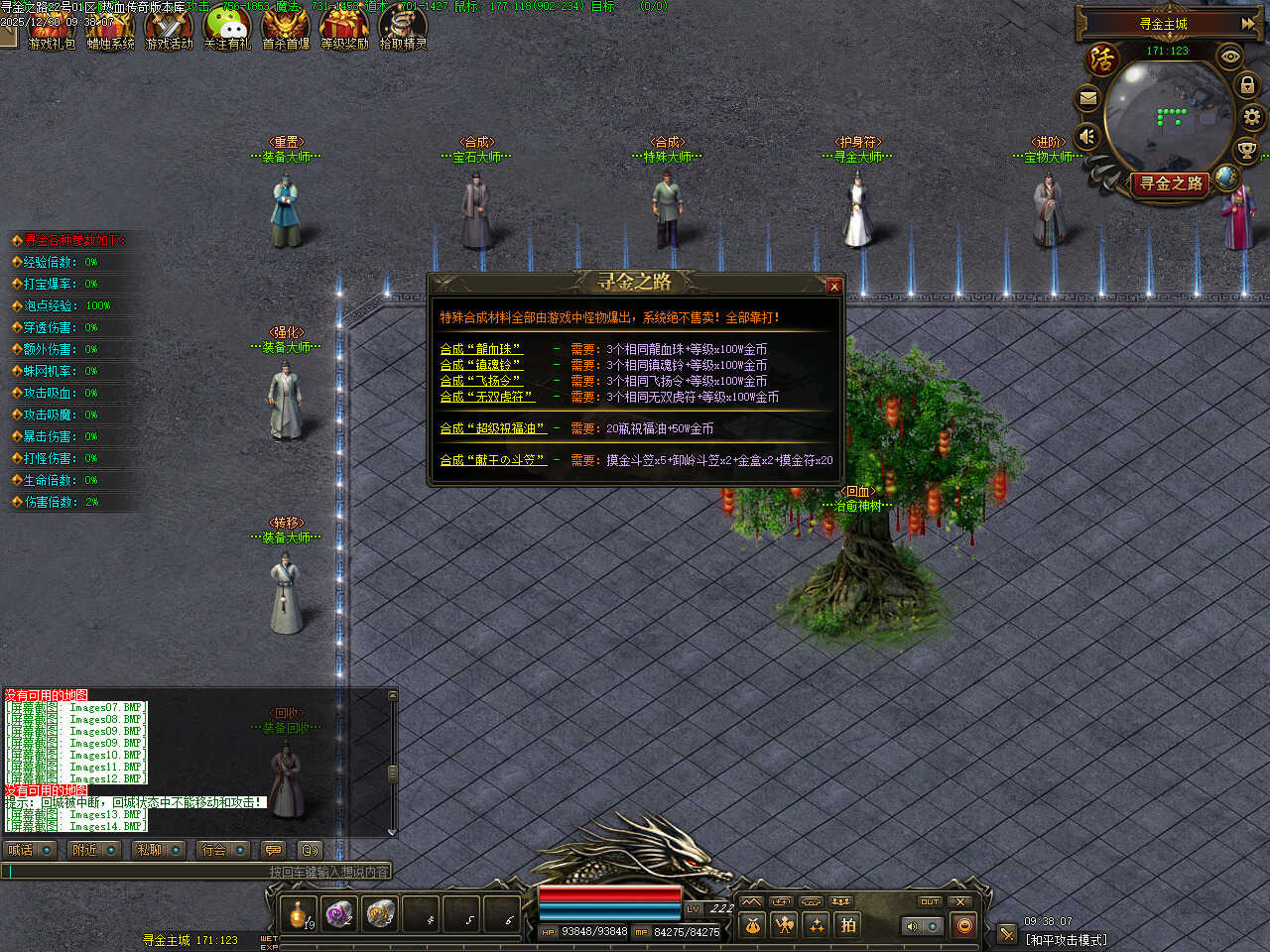Screen dimensions: 1270x952
Task: Select the 合成"镇魂铃" synthesis link
Action: click(x=480, y=365)
